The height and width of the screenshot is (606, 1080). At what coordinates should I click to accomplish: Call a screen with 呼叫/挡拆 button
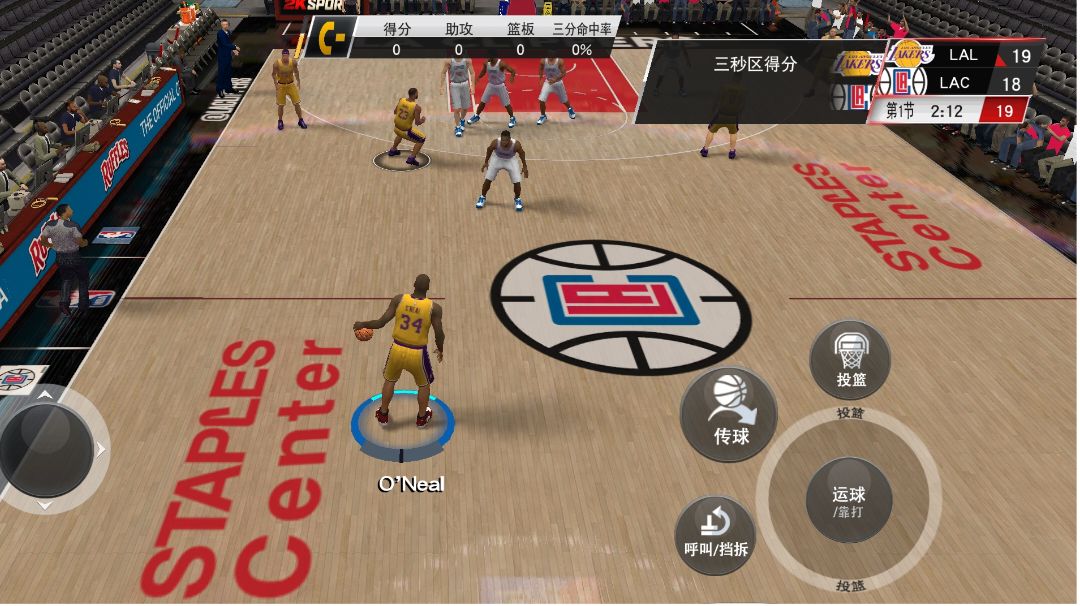(x=716, y=536)
